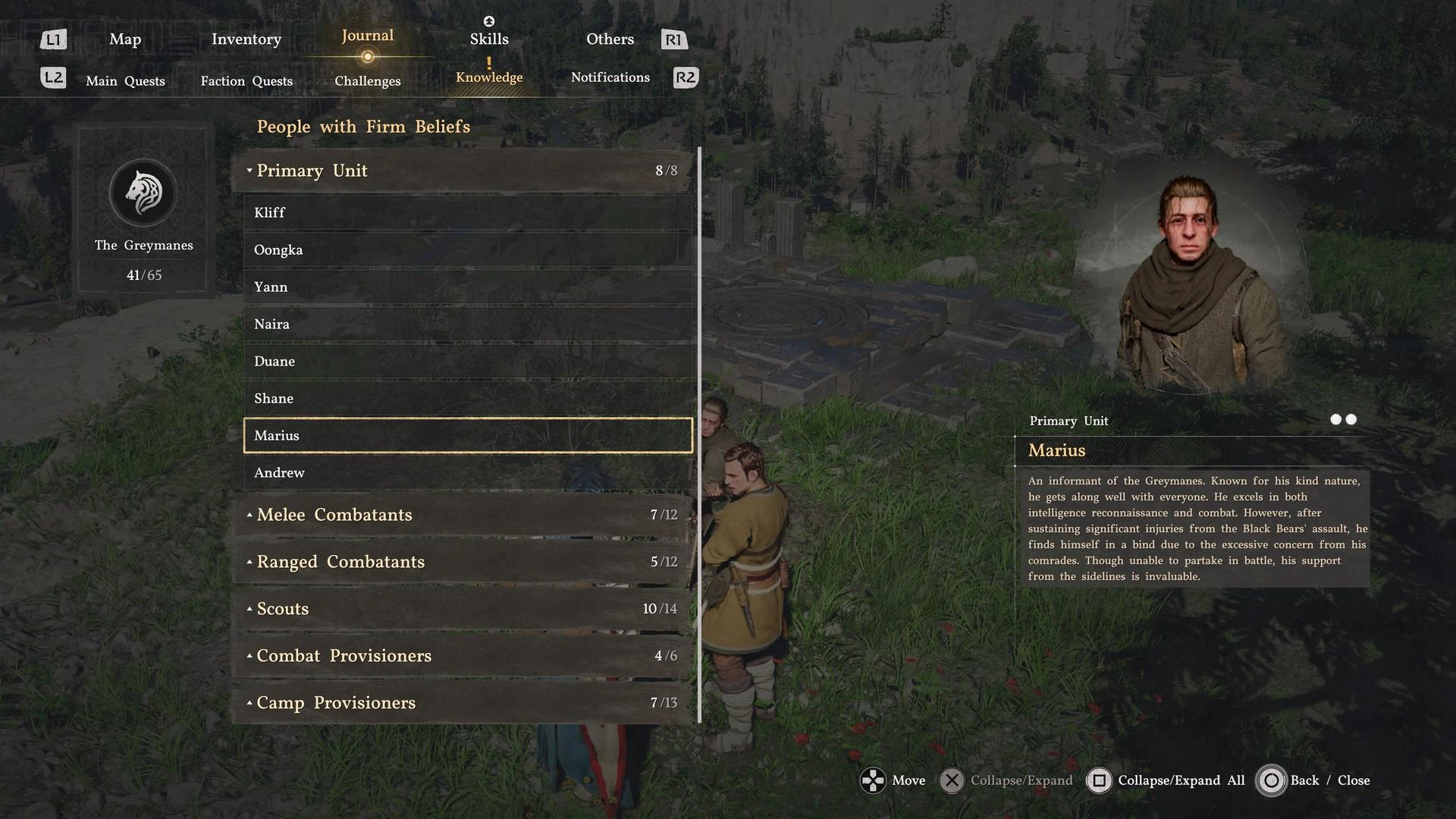Open the Skills tab

click(489, 39)
